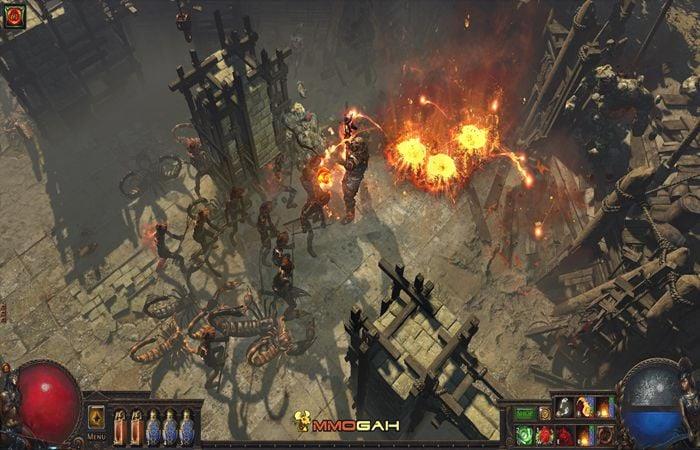This screenshot has height=450, width=700.
Task: Activate the white ghostly figure skill
Action: pos(565,407)
